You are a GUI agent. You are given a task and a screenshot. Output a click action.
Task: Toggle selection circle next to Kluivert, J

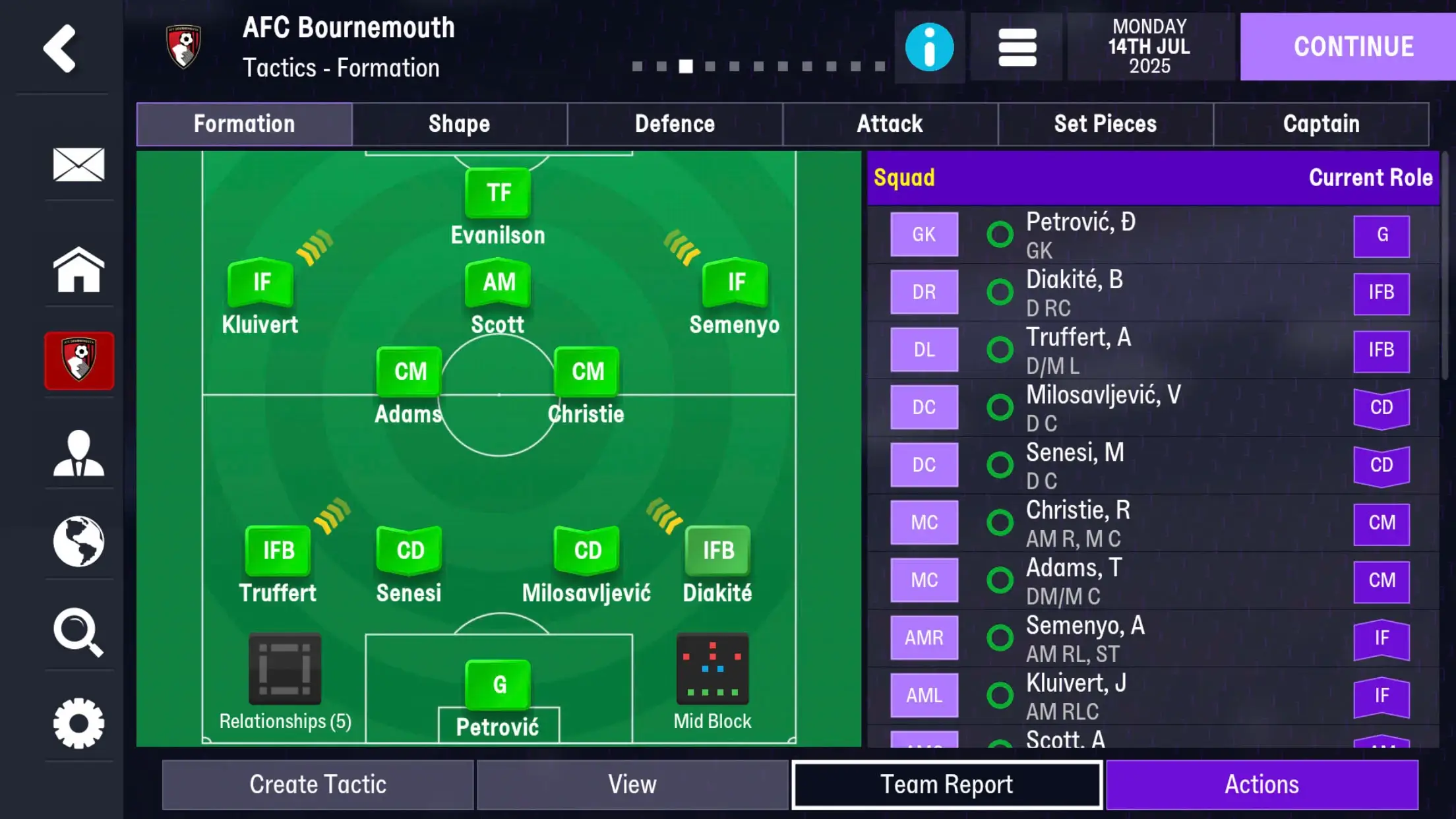click(1000, 695)
